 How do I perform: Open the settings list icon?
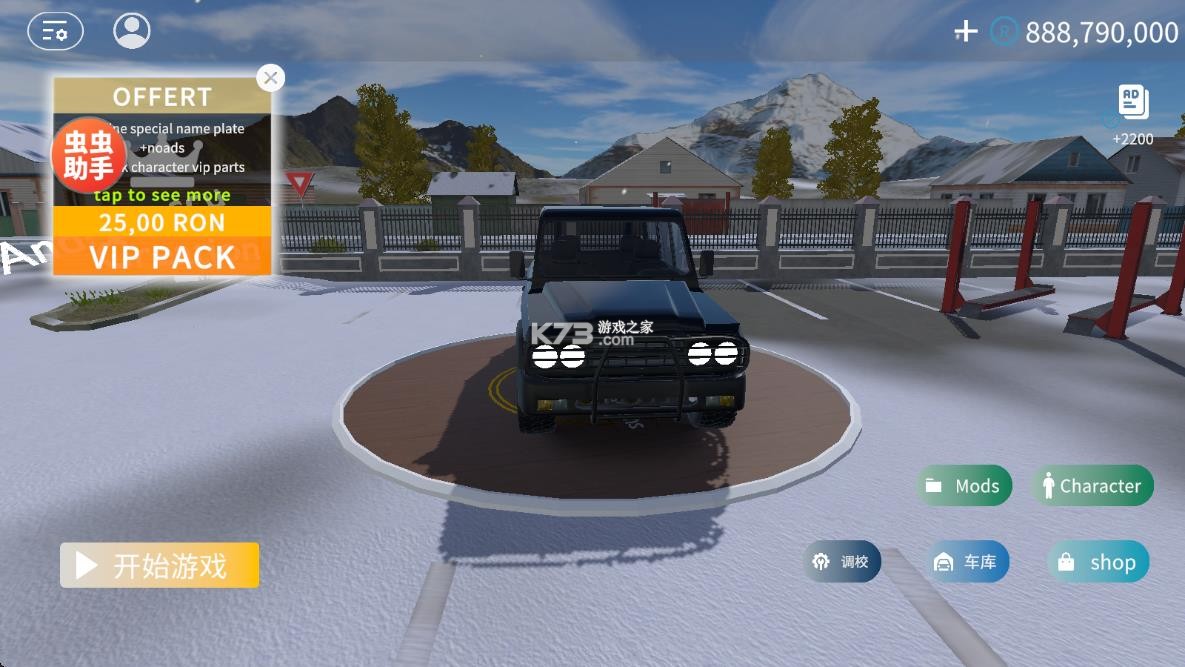click(55, 32)
